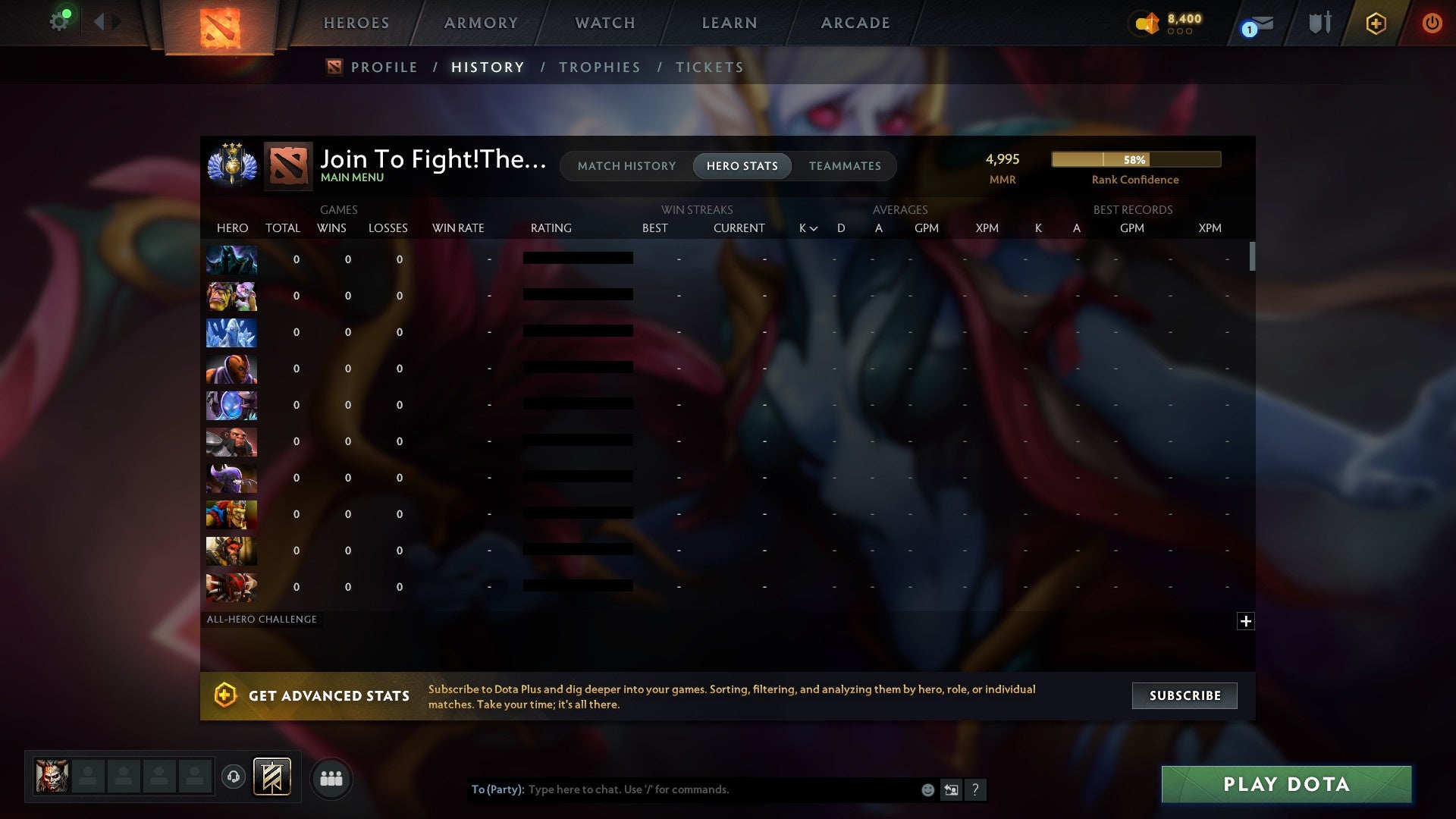
Task: Click the chat wheel icon
Action: 951,789
